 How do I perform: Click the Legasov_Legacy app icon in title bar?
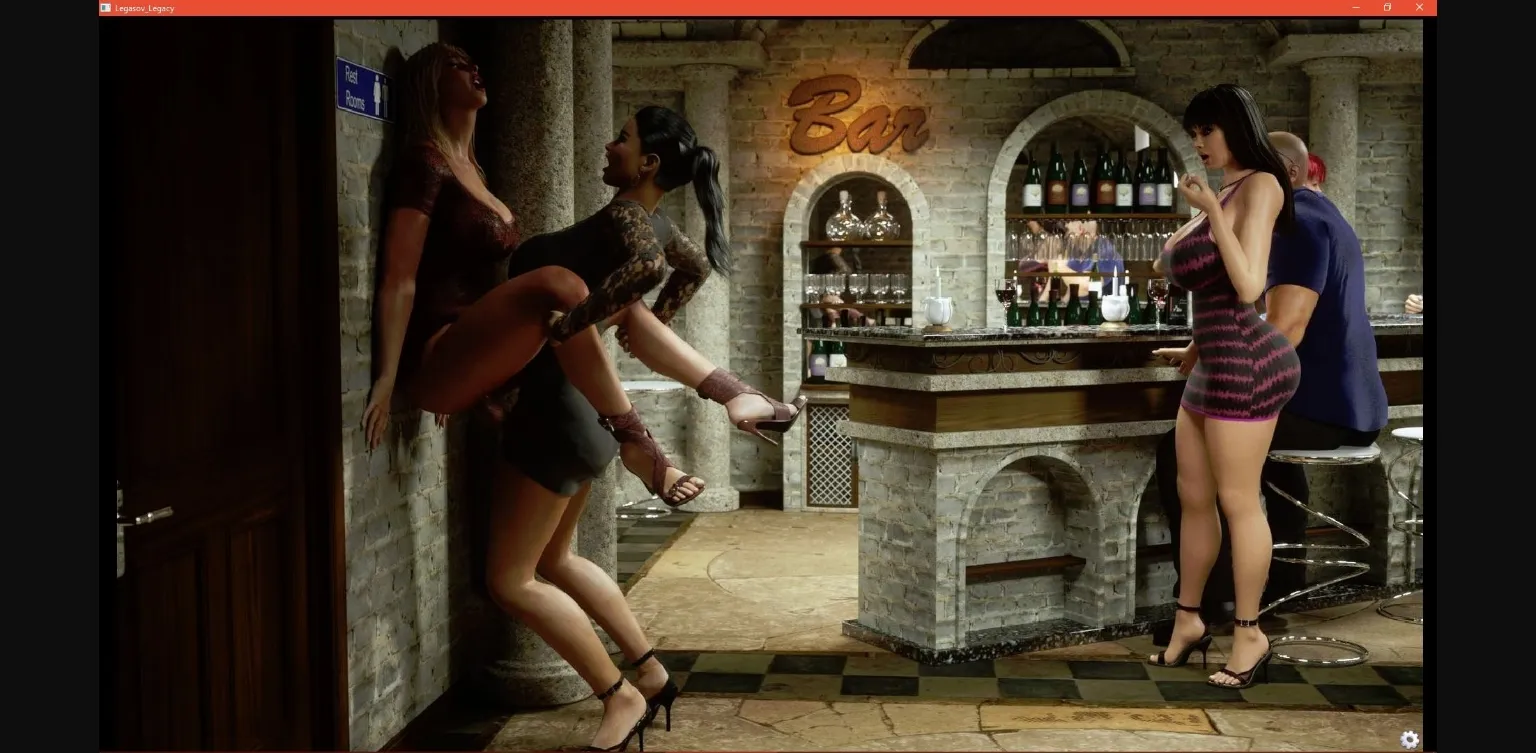pyautogui.click(x=104, y=7)
